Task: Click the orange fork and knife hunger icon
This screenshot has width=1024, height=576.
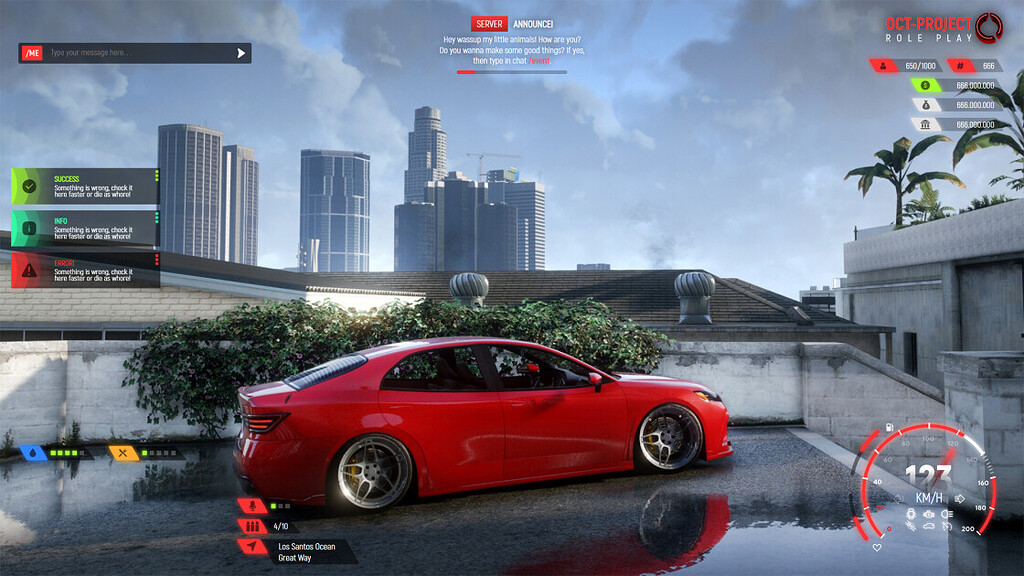Action: (x=122, y=453)
